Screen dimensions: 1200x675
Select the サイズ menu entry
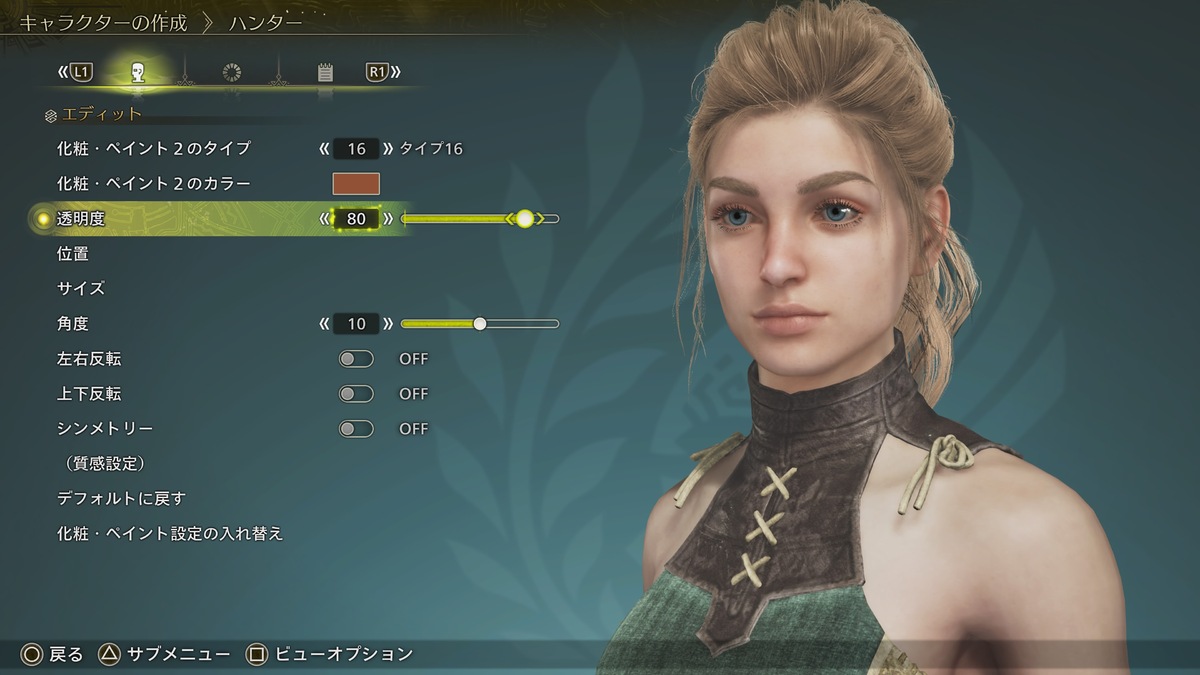tap(81, 289)
